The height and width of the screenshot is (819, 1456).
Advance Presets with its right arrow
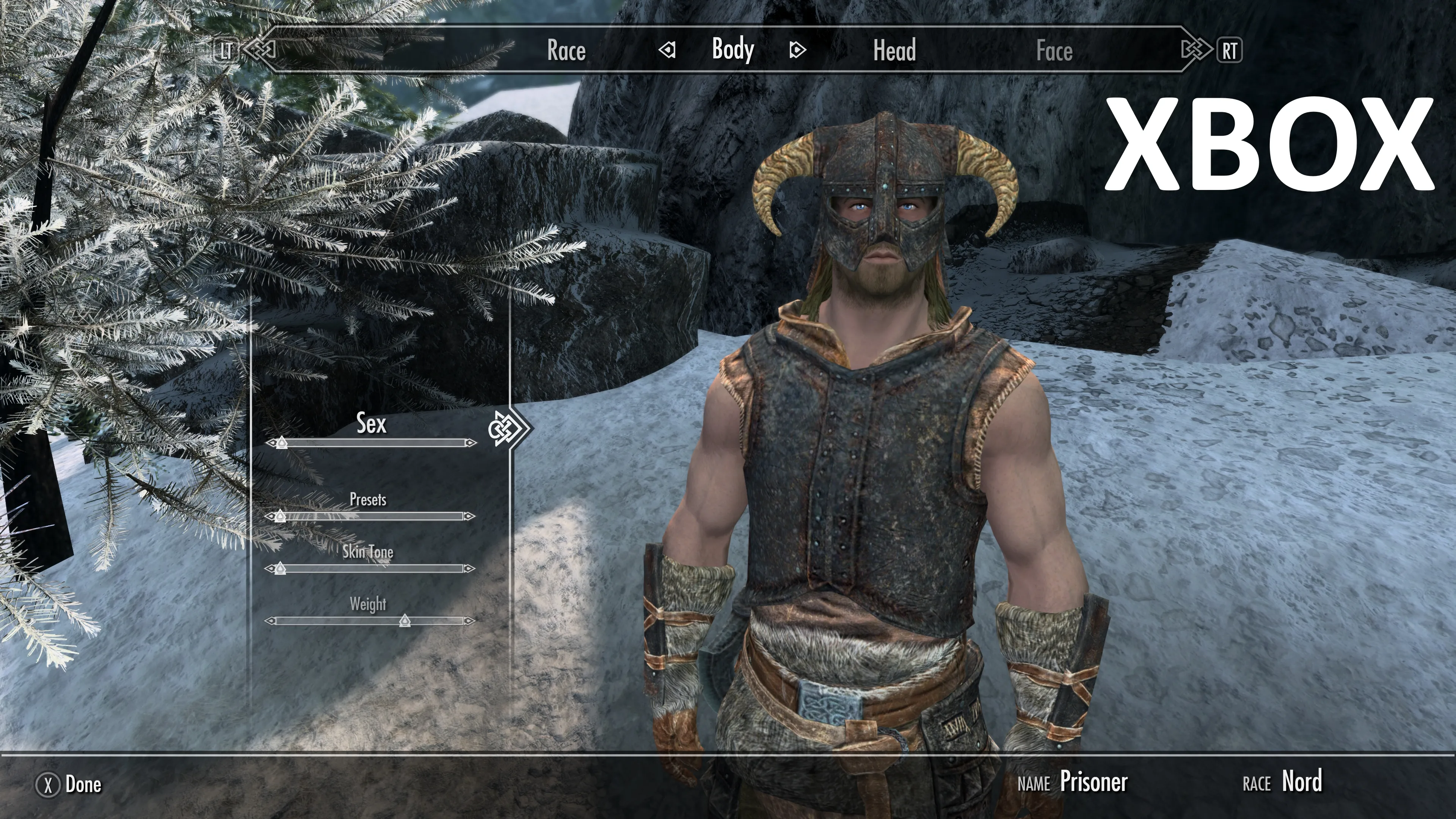point(469,516)
